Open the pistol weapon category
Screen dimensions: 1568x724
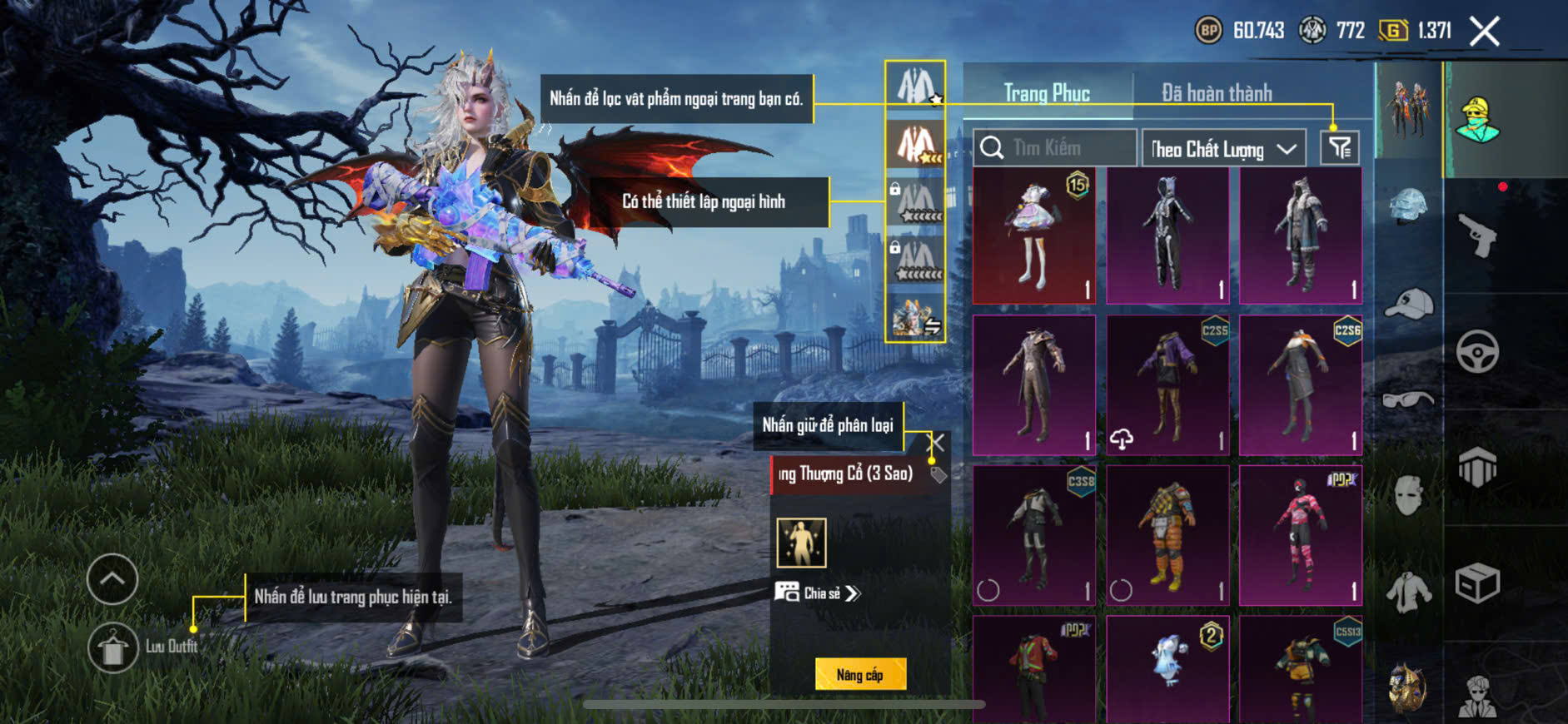pos(1478,236)
